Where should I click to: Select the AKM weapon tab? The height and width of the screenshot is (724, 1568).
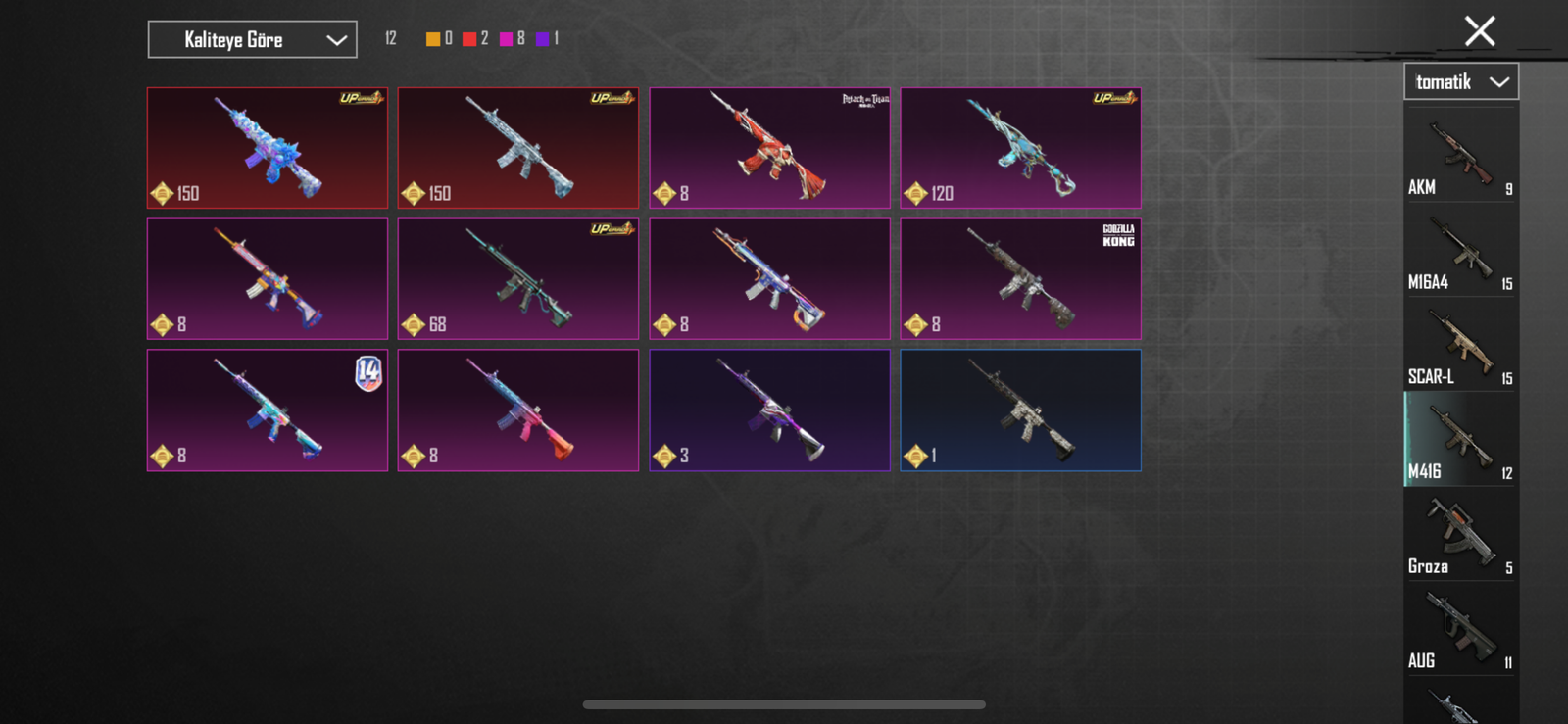pyautogui.click(x=1460, y=156)
